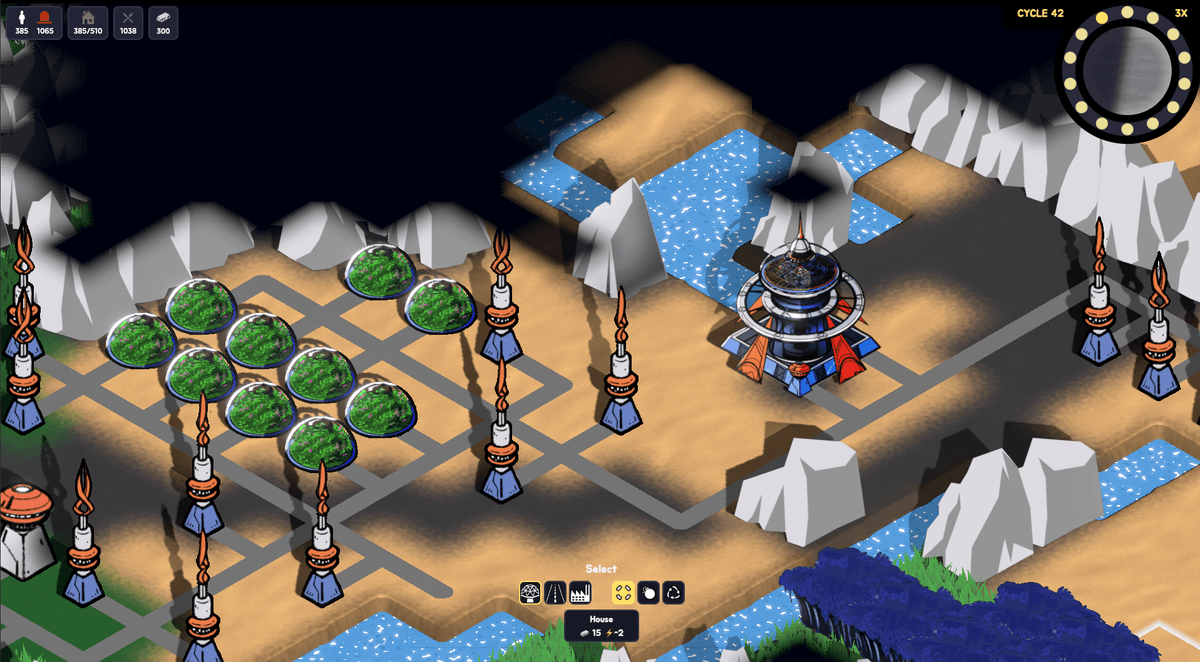The image size is (1200, 662).
Task: Open the metal ingot resource panel
Action: click(164, 22)
